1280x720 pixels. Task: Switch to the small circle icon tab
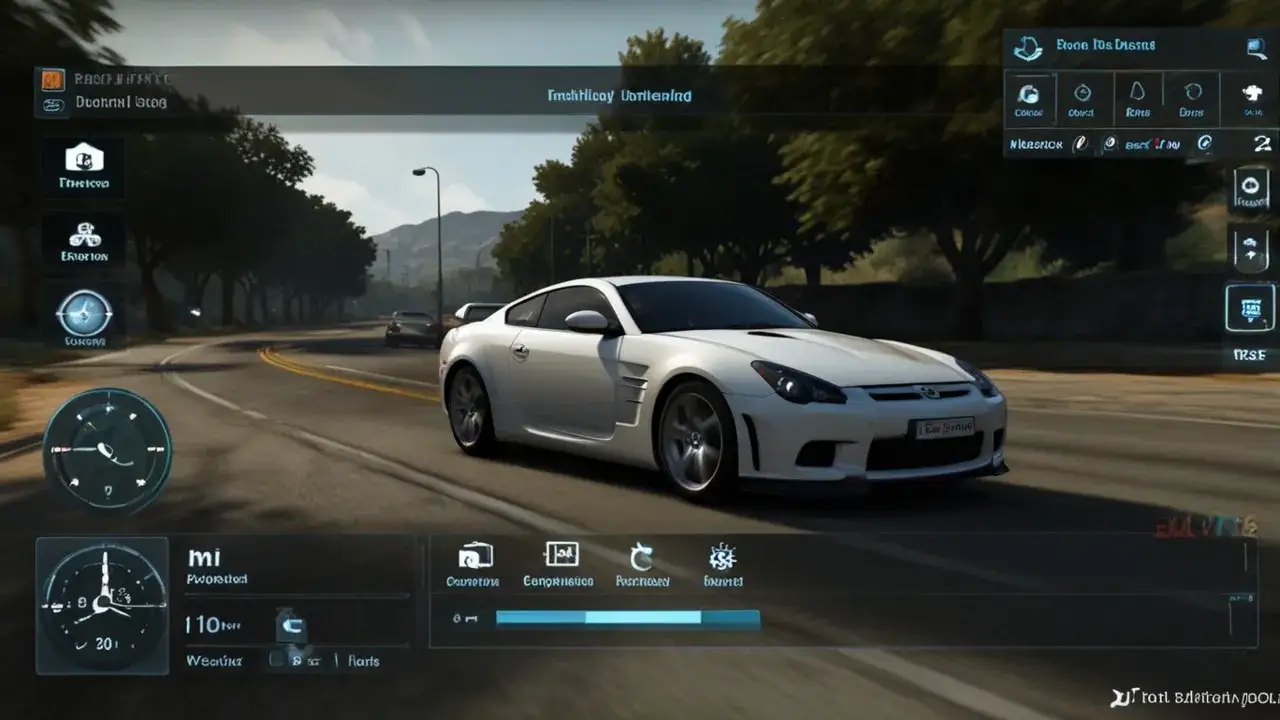click(1082, 99)
